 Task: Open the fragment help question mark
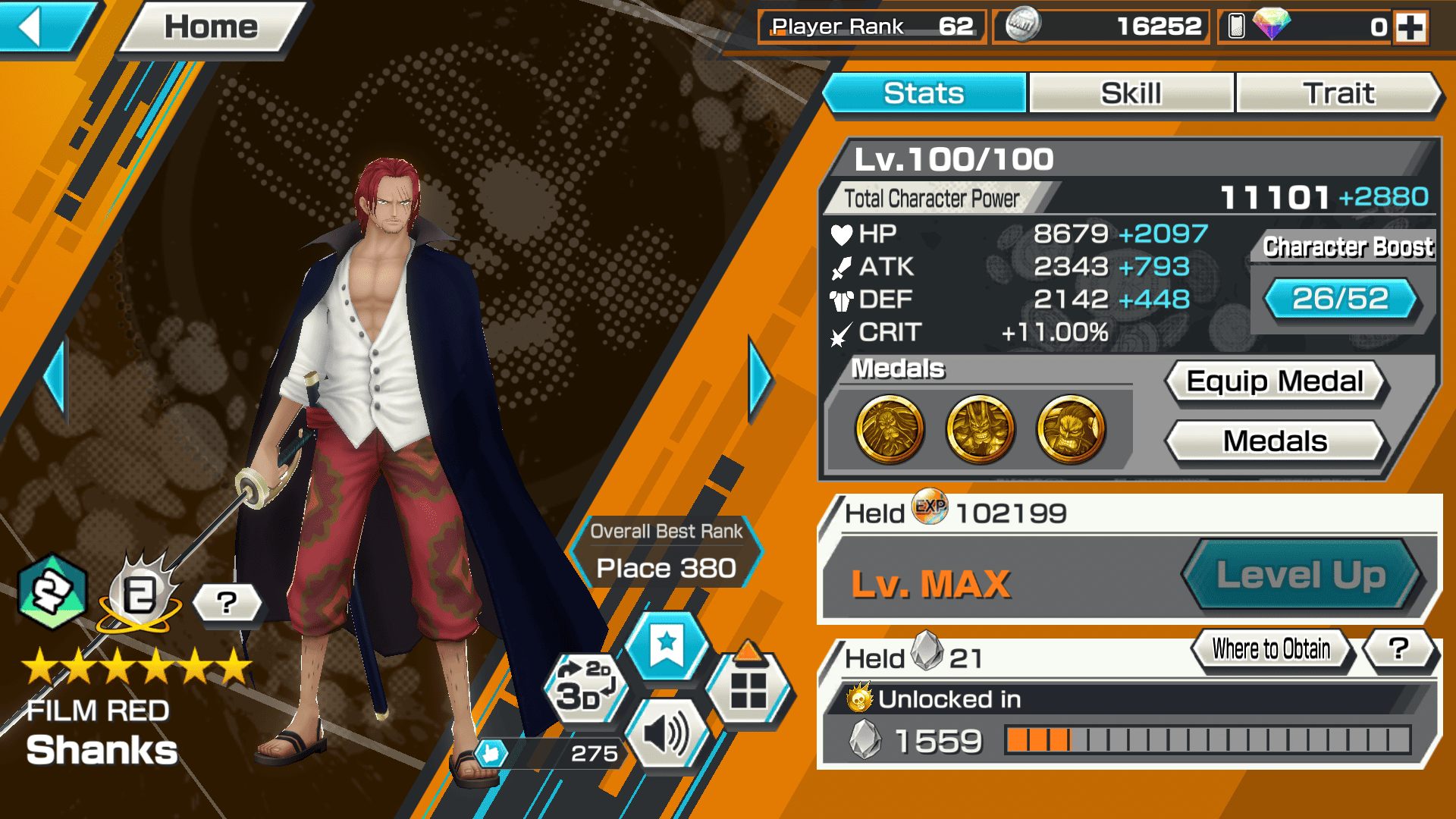pyautogui.click(x=1399, y=649)
